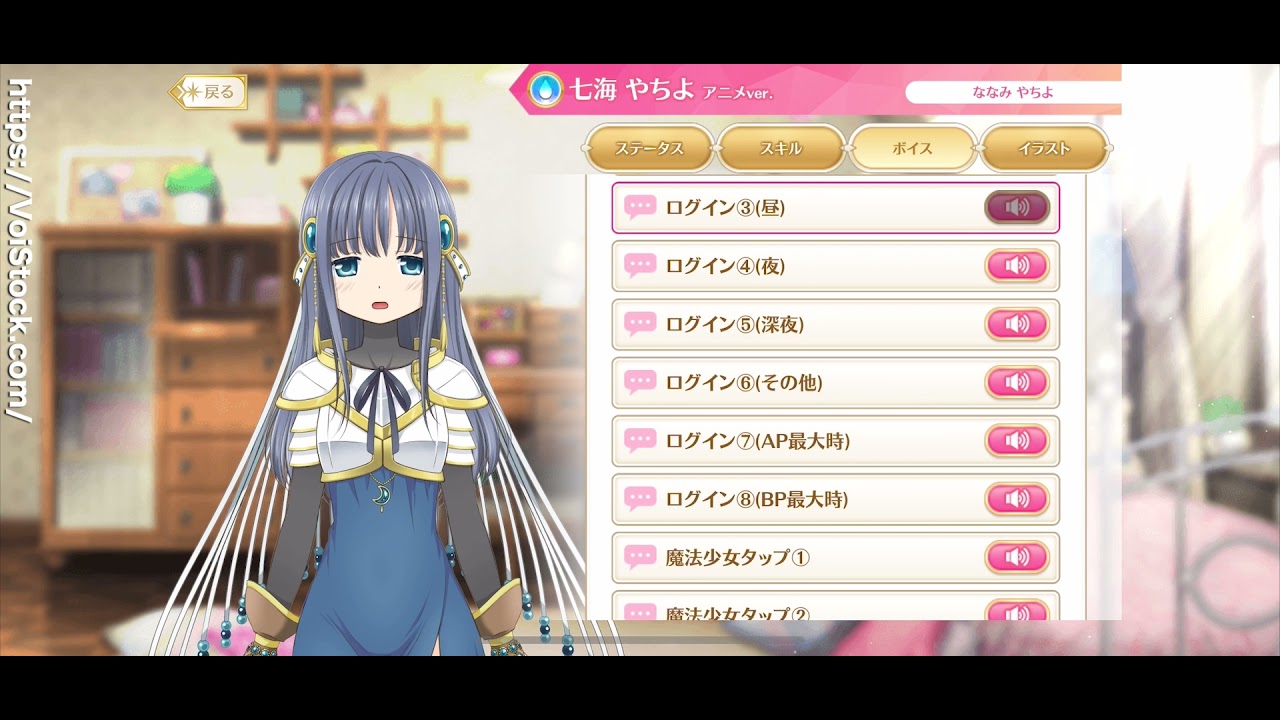Play the ログイン③(昼) voice line
This screenshot has height=720, width=1280.
1017,208
